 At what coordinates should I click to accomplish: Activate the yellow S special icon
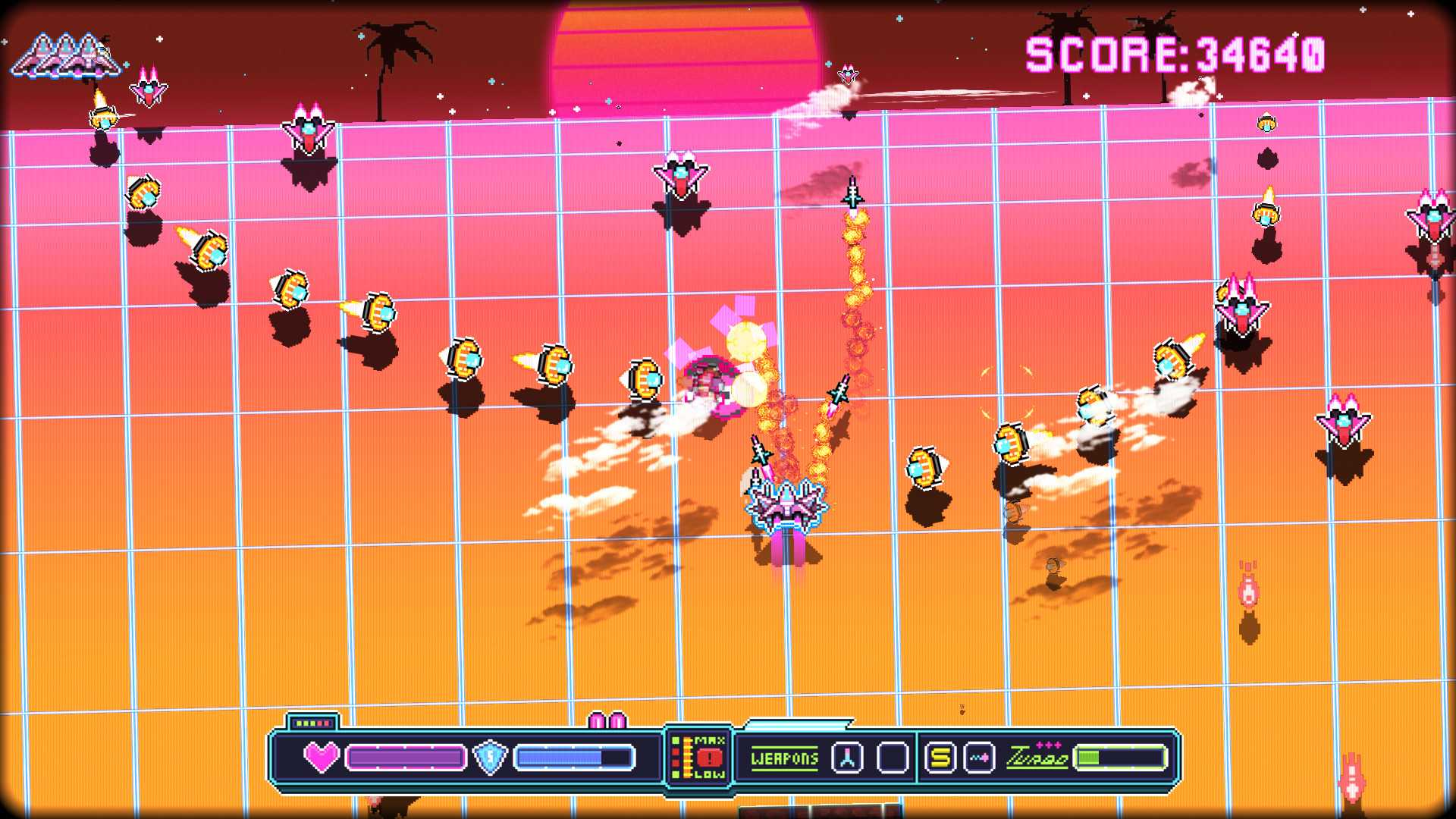(940, 758)
